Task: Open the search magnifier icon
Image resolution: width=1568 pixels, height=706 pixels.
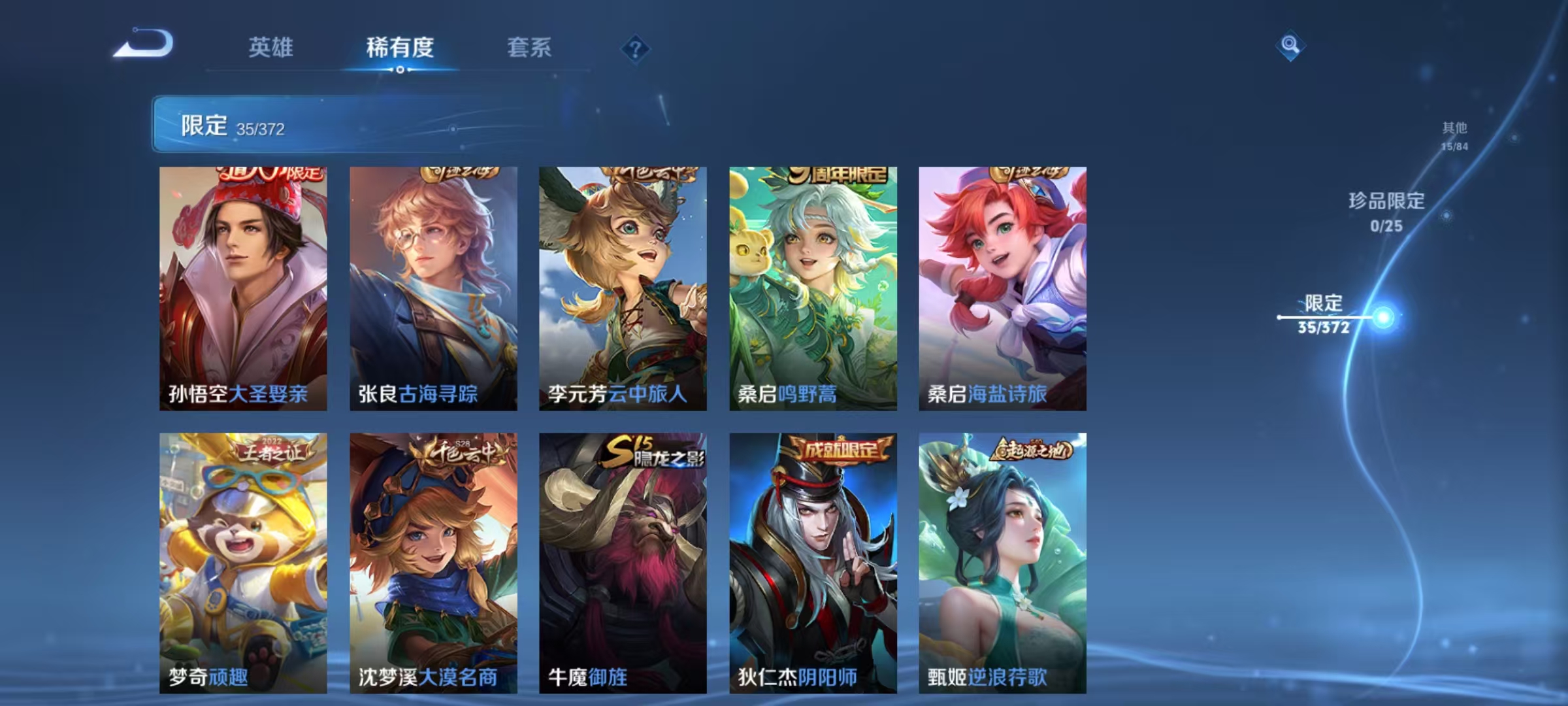Action: (1290, 44)
